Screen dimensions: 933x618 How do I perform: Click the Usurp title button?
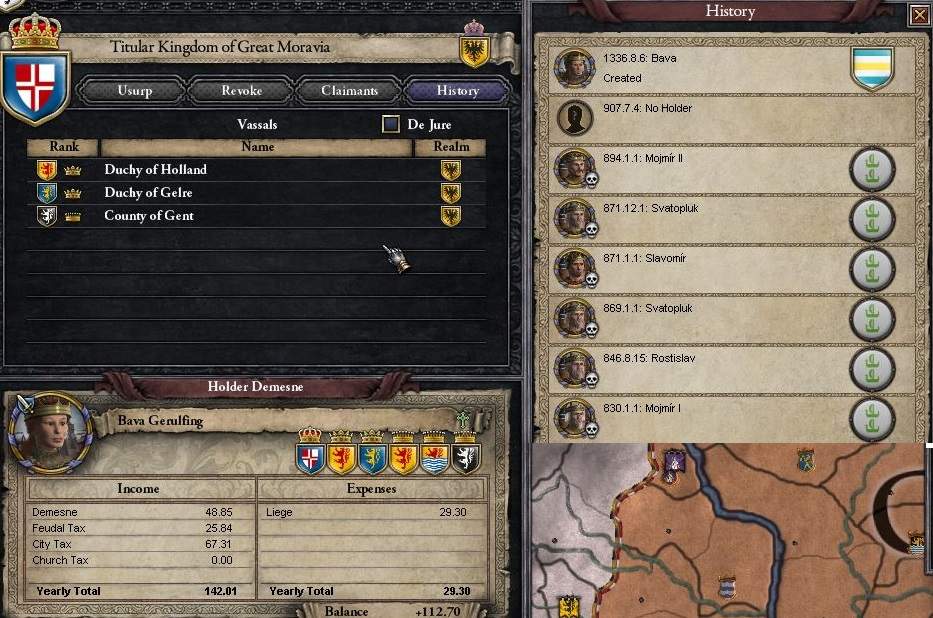(x=134, y=91)
